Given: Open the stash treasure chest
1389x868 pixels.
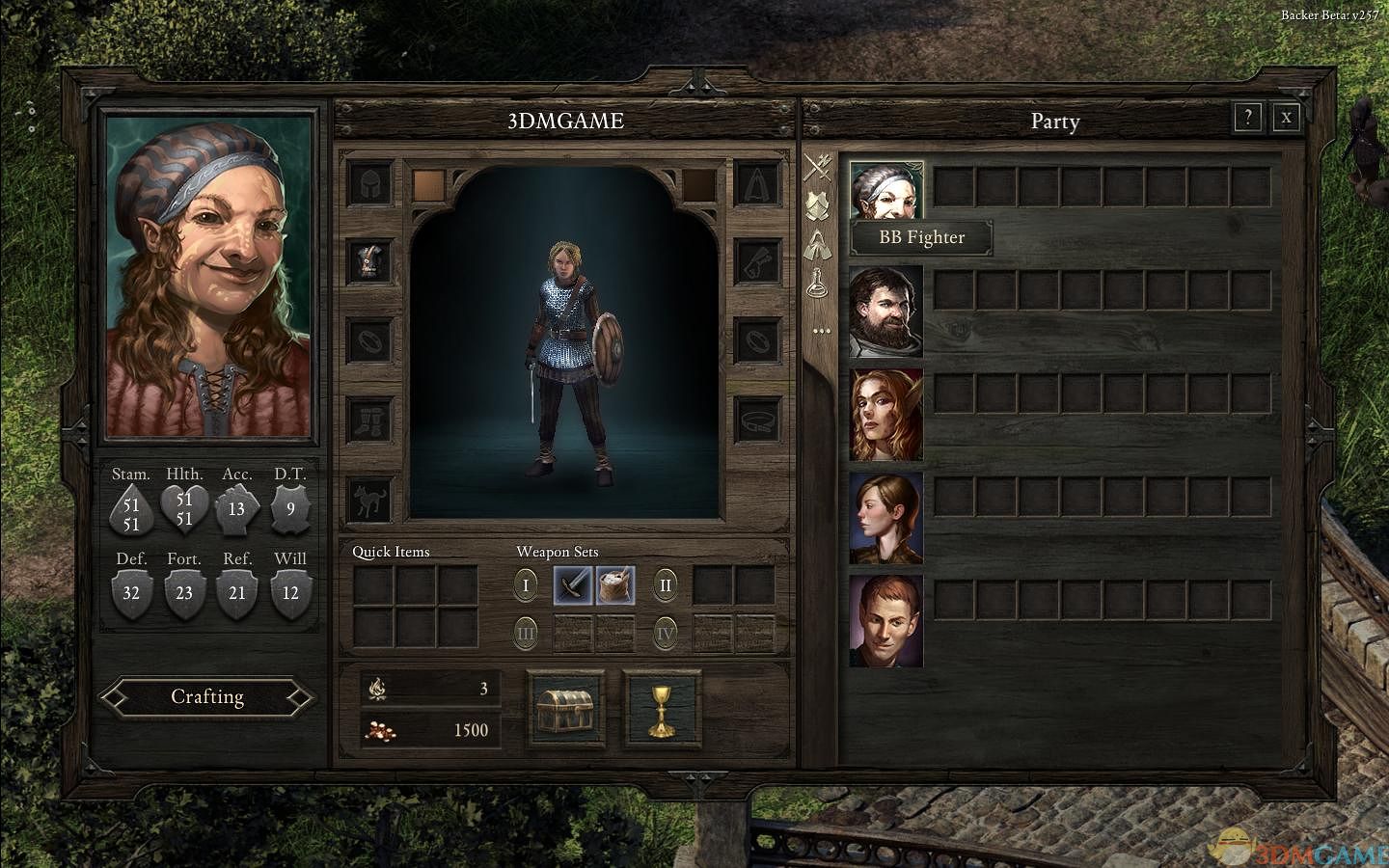Looking at the screenshot, I should point(567,707).
